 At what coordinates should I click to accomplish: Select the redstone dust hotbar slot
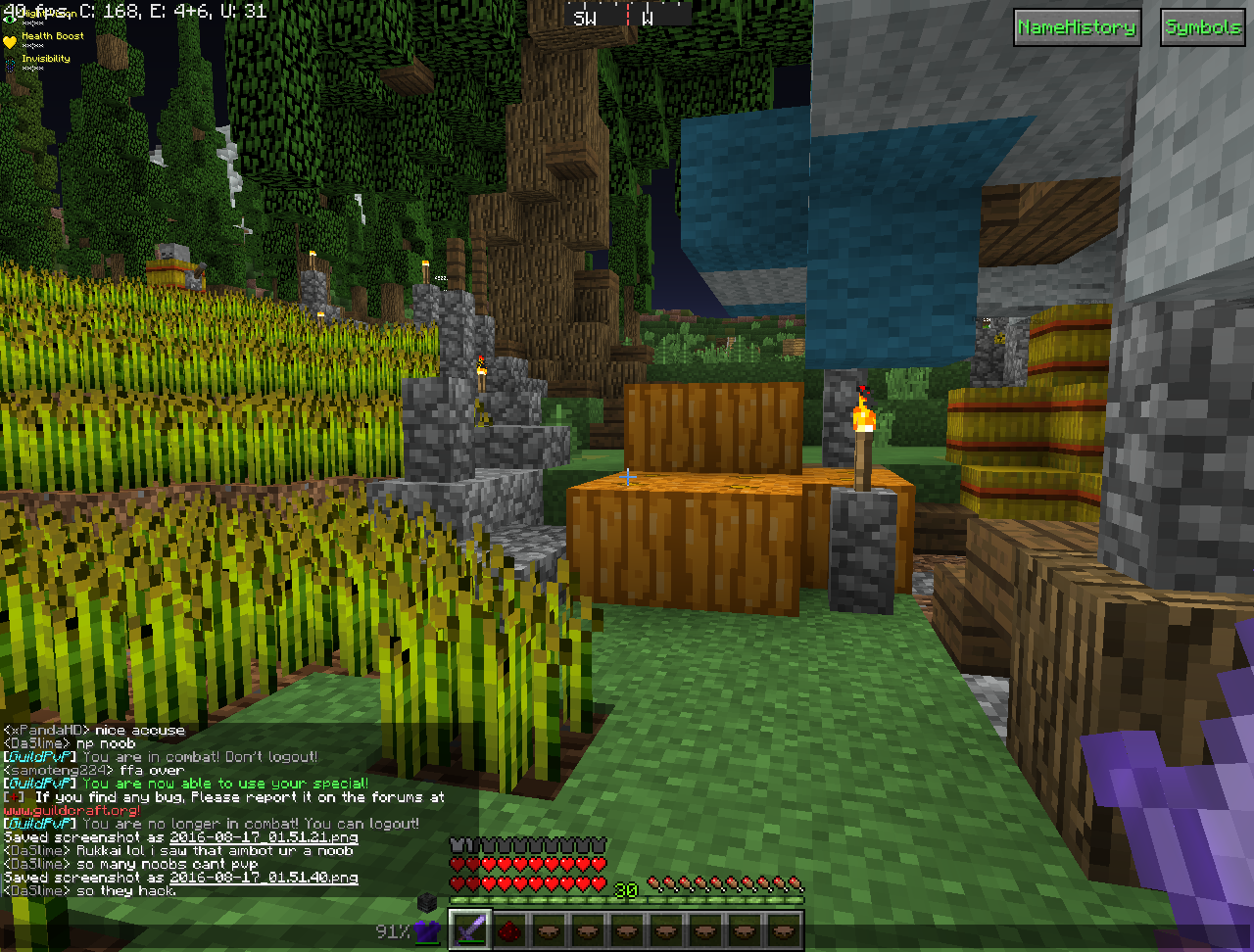pyautogui.click(x=508, y=930)
